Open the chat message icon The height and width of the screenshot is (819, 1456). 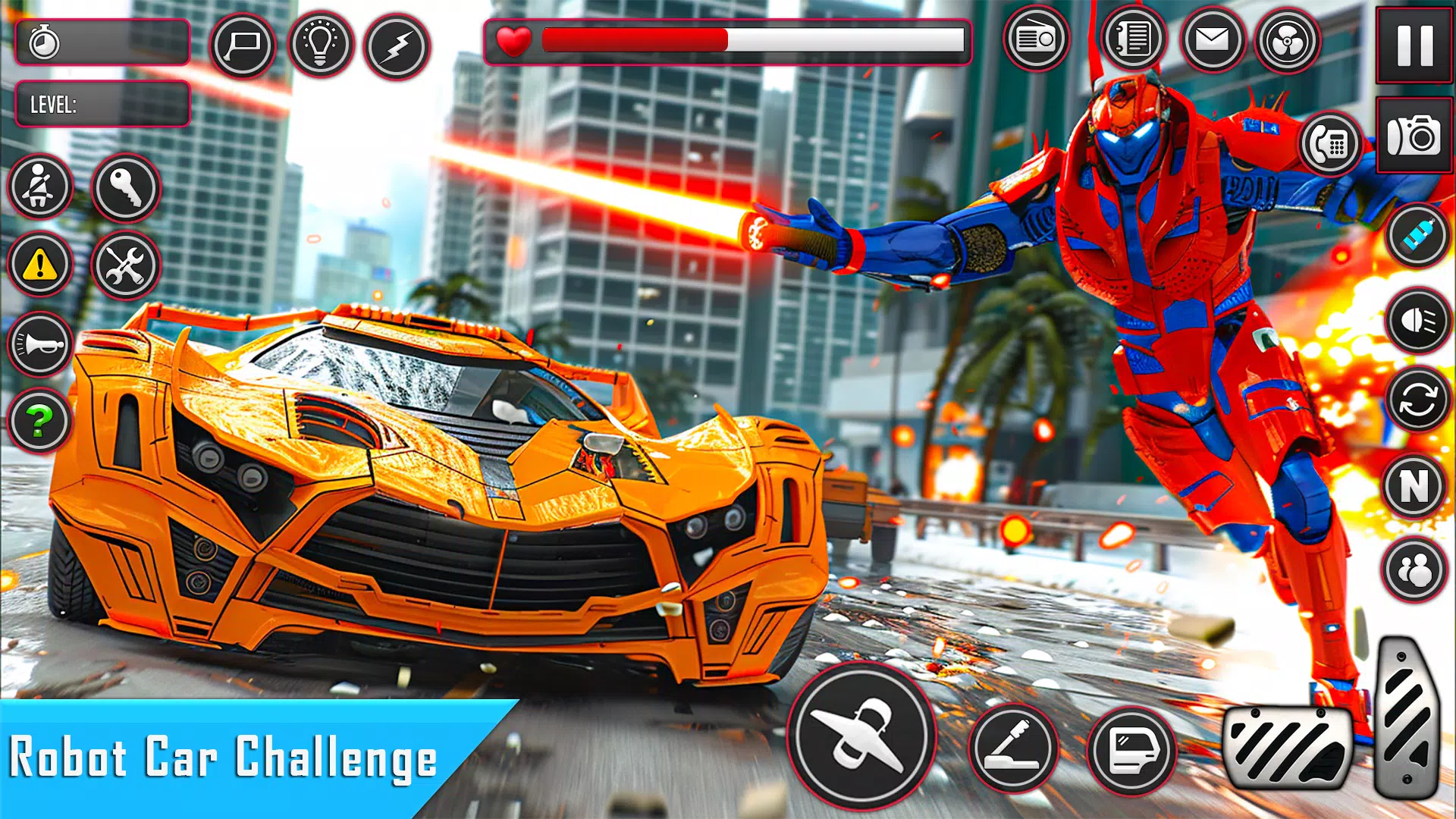point(245,43)
